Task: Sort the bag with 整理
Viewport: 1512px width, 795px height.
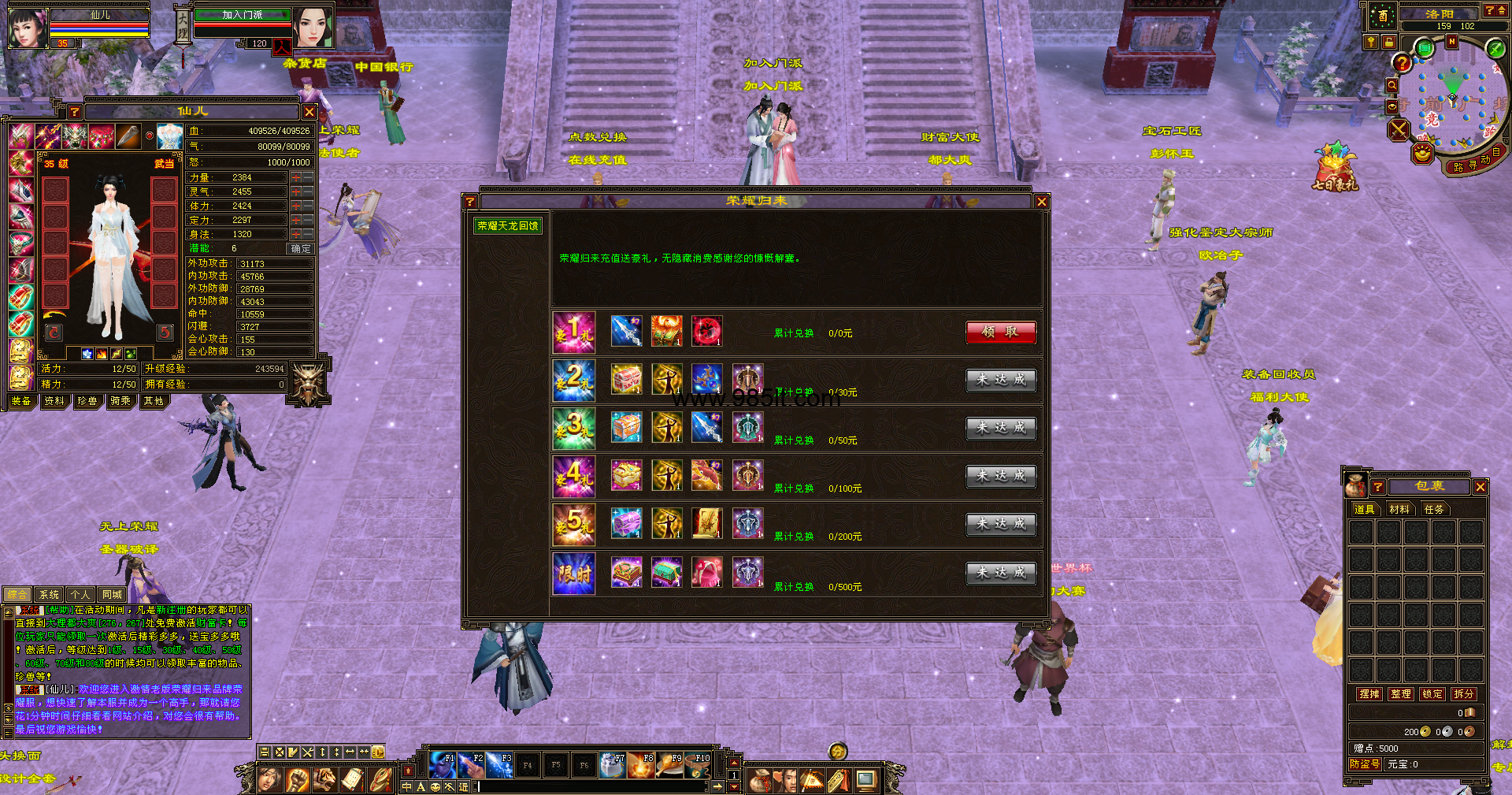Action: click(x=1401, y=694)
